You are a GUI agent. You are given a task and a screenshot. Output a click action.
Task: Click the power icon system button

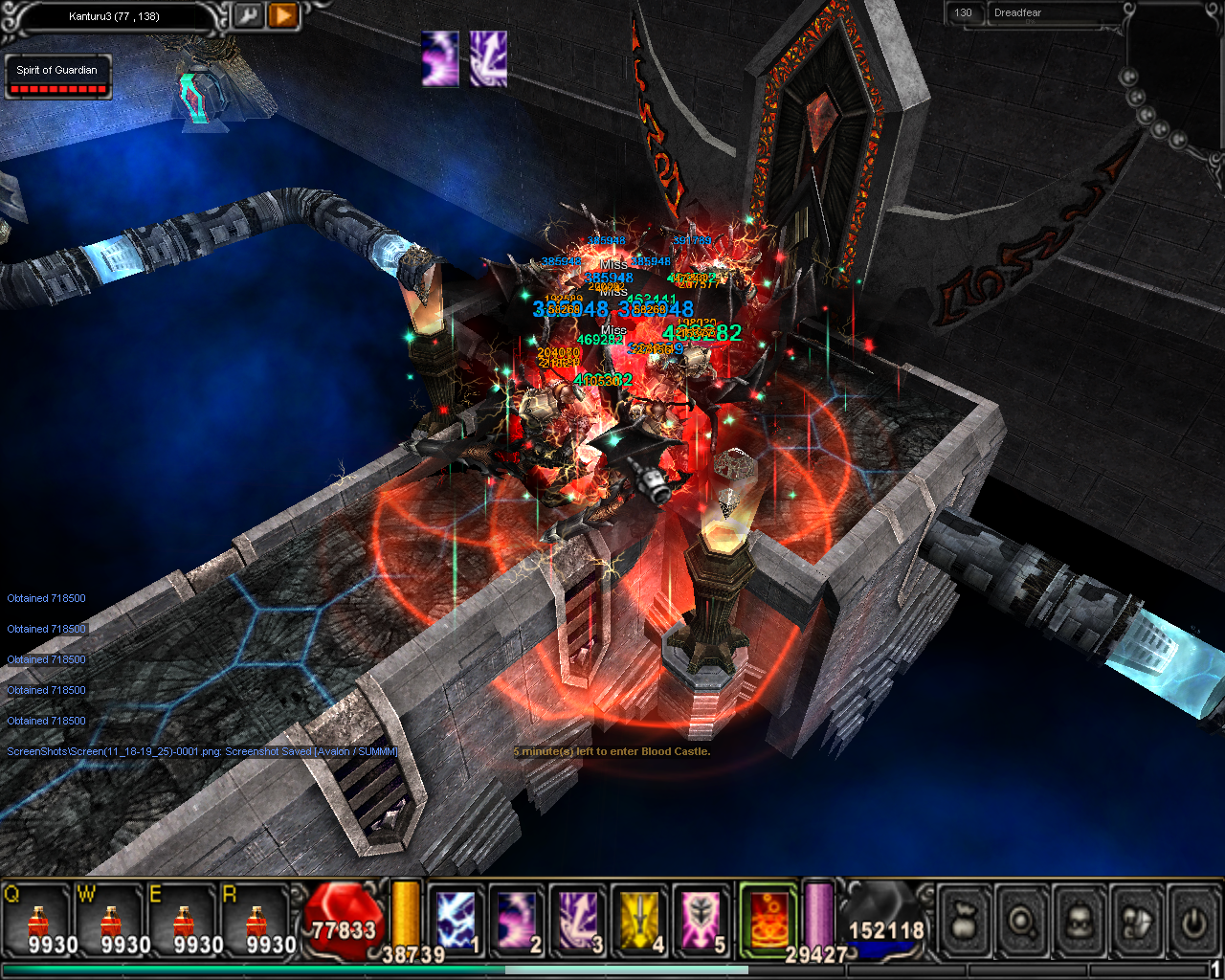tap(1193, 922)
